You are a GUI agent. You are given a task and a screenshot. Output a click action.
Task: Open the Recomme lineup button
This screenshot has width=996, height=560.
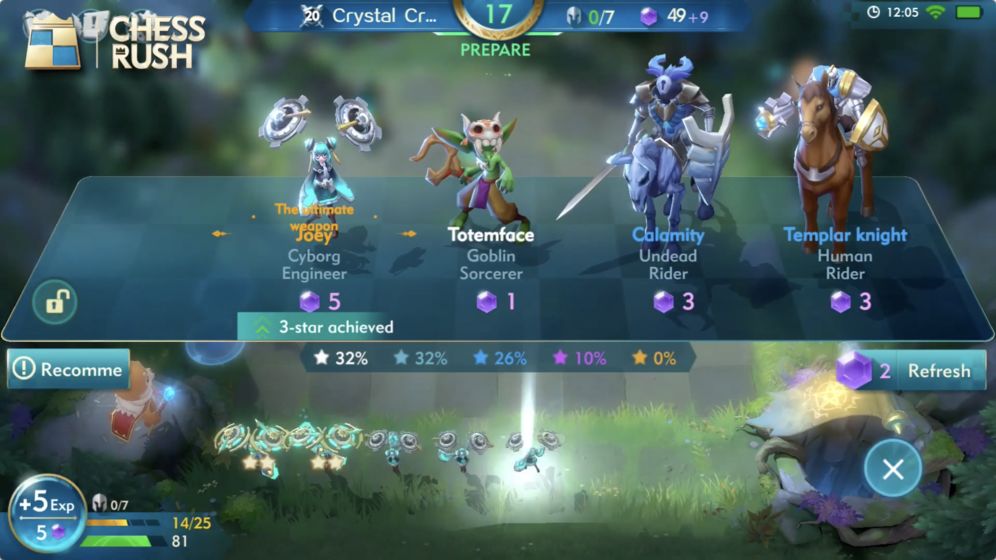tap(69, 369)
